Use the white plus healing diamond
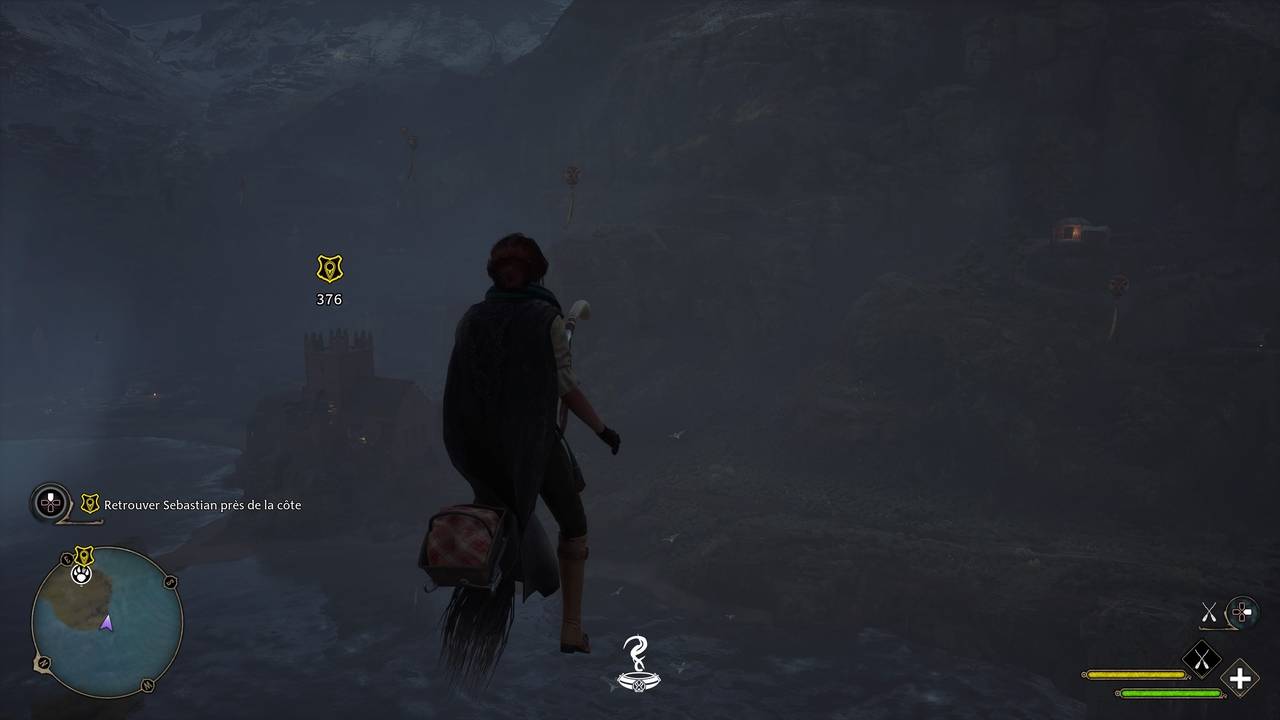 1240,679
